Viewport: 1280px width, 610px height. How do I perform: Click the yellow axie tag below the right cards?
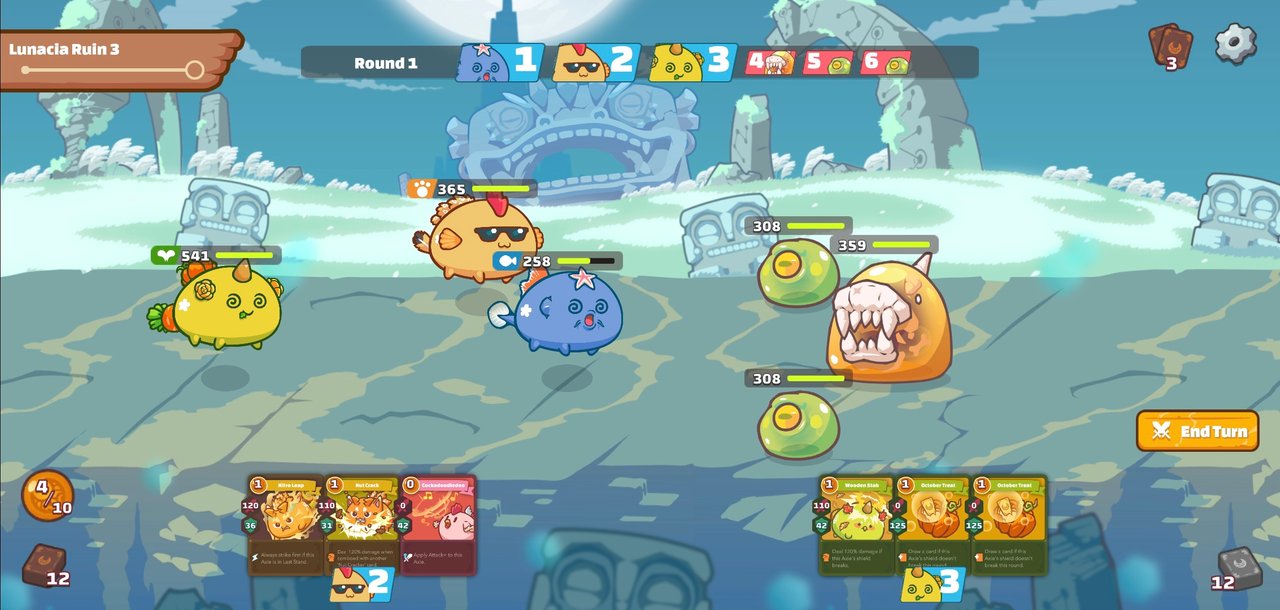point(932,583)
